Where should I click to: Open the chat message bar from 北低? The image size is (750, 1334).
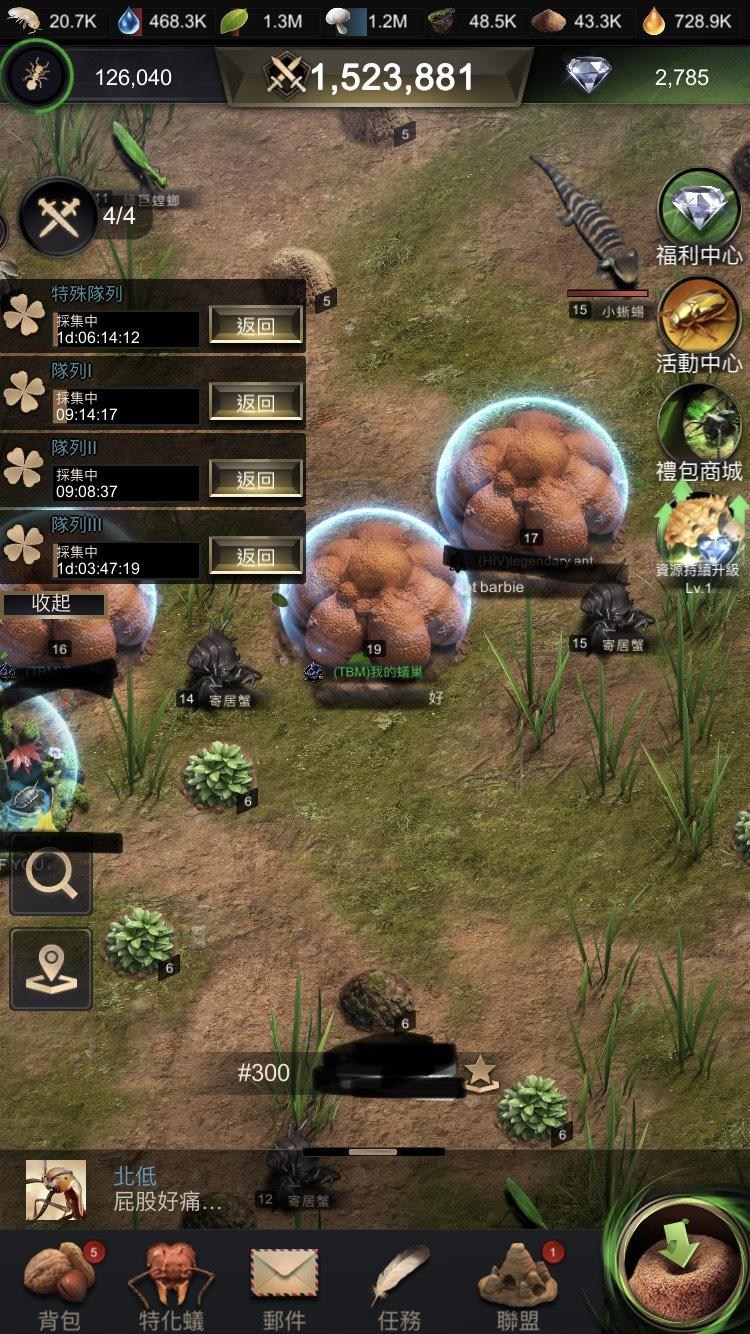(x=300, y=1188)
